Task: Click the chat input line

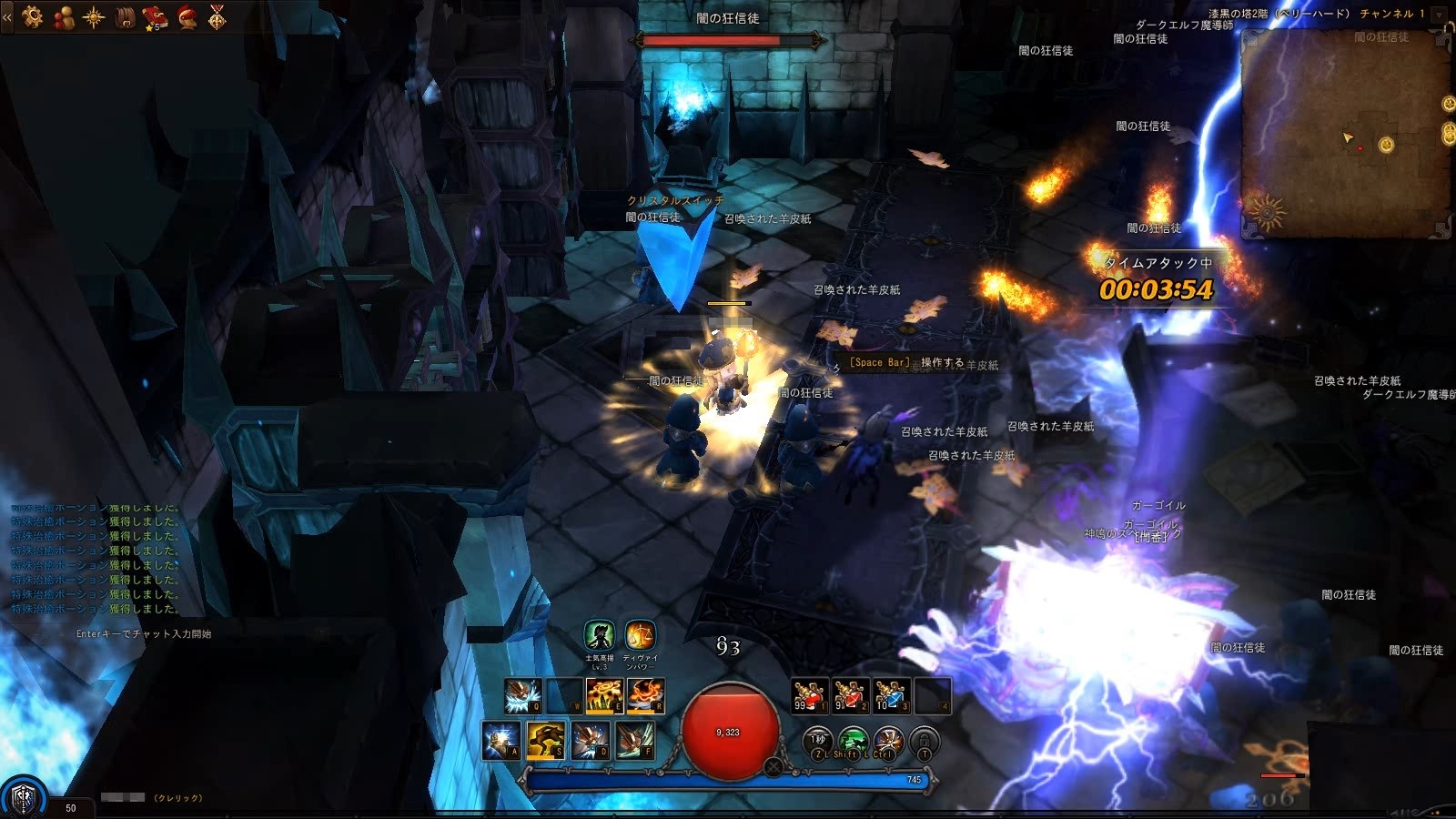Action: tap(144, 633)
